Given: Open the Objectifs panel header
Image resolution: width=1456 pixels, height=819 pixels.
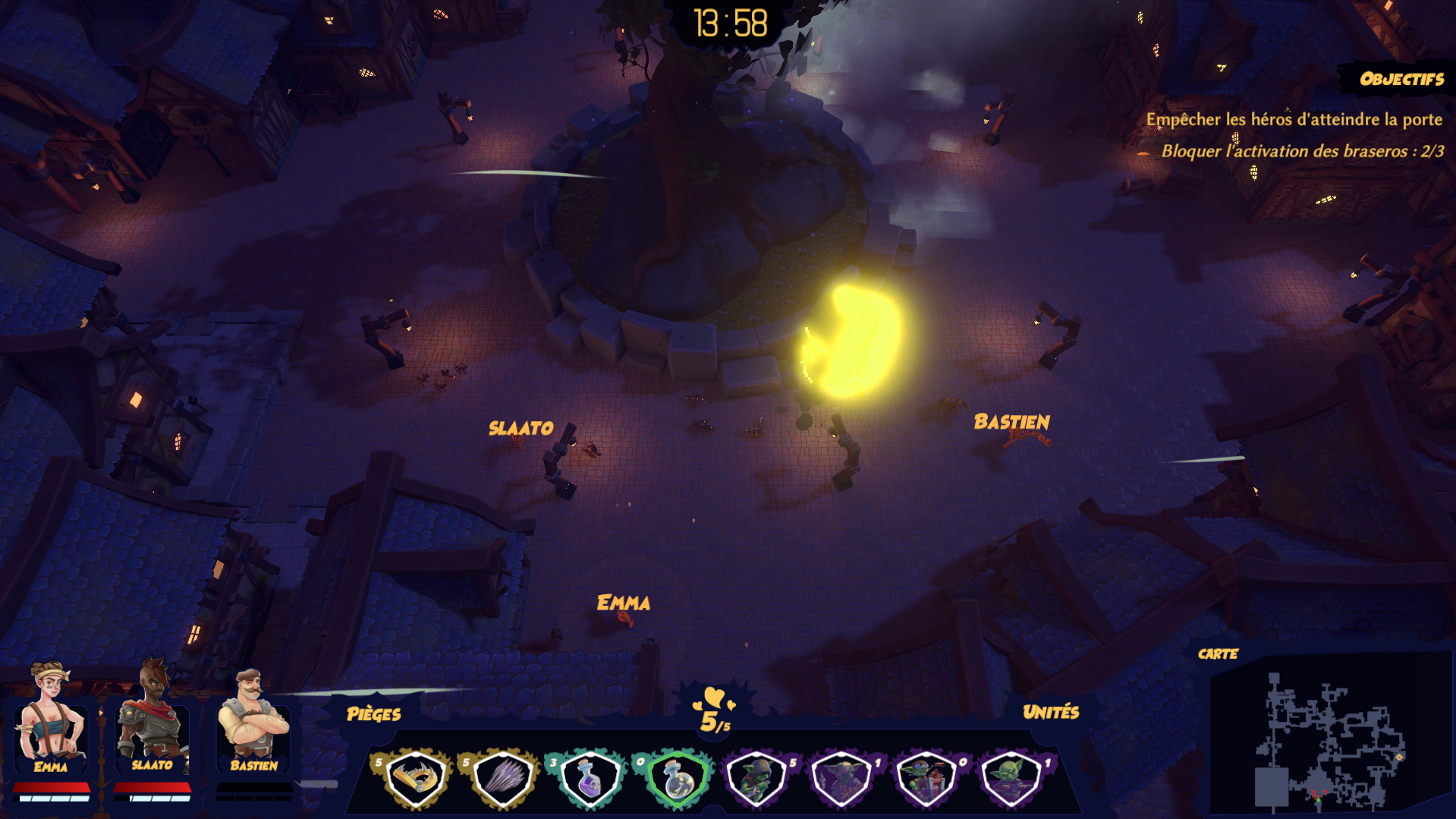Looking at the screenshot, I should tap(1401, 79).
